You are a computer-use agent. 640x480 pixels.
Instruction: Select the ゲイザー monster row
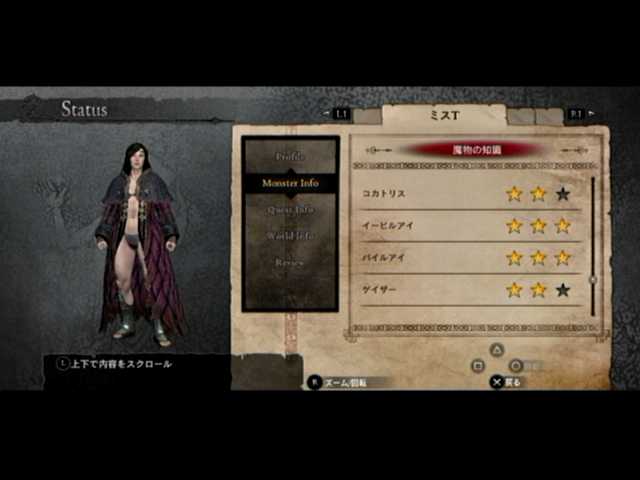(x=470, y=289)
